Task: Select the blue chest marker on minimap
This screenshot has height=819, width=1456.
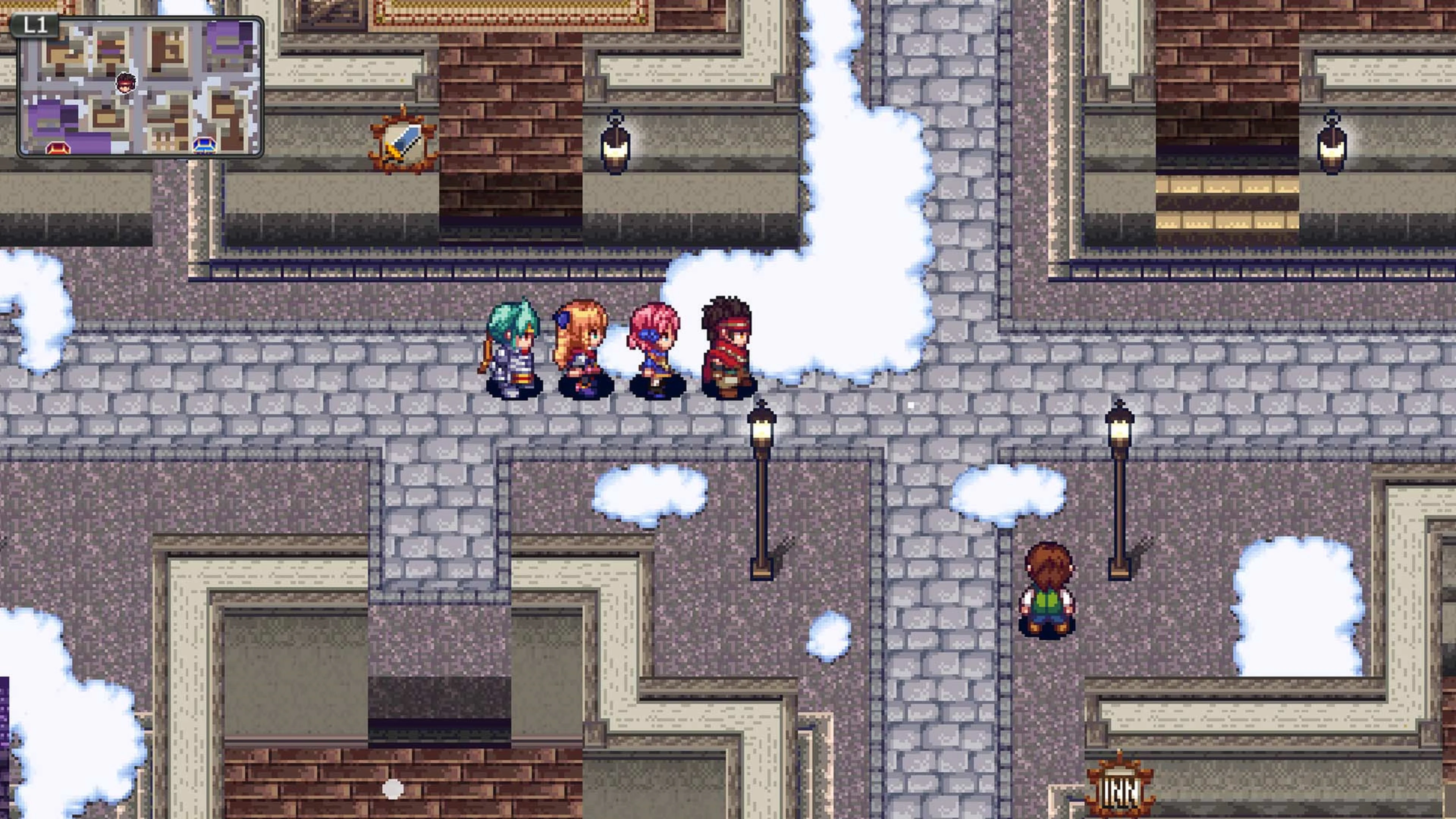Action: coord(204,145)
